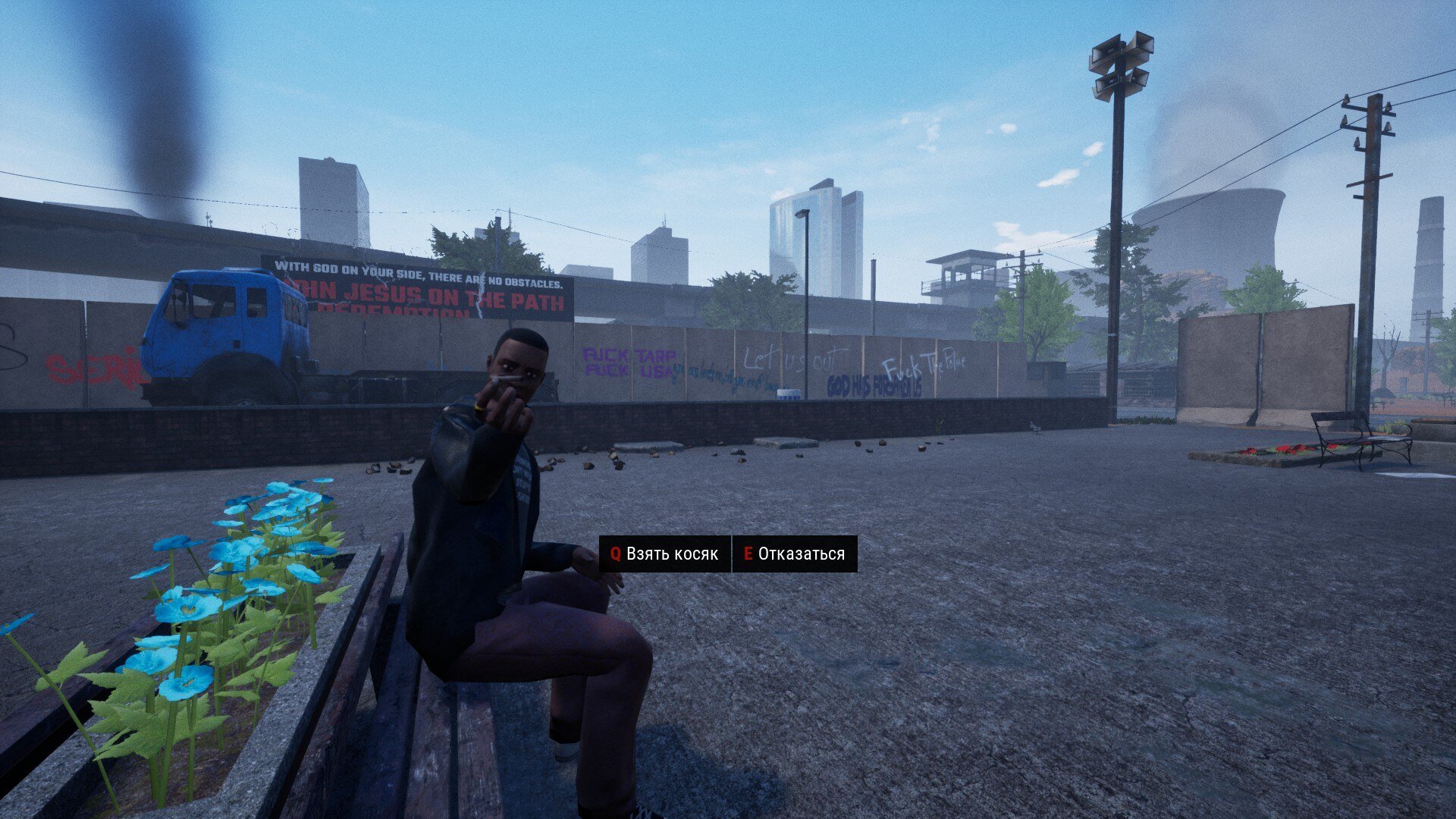Select "Отказаться" to refuse the offer
1456x819 pixels.
point(794,554)
